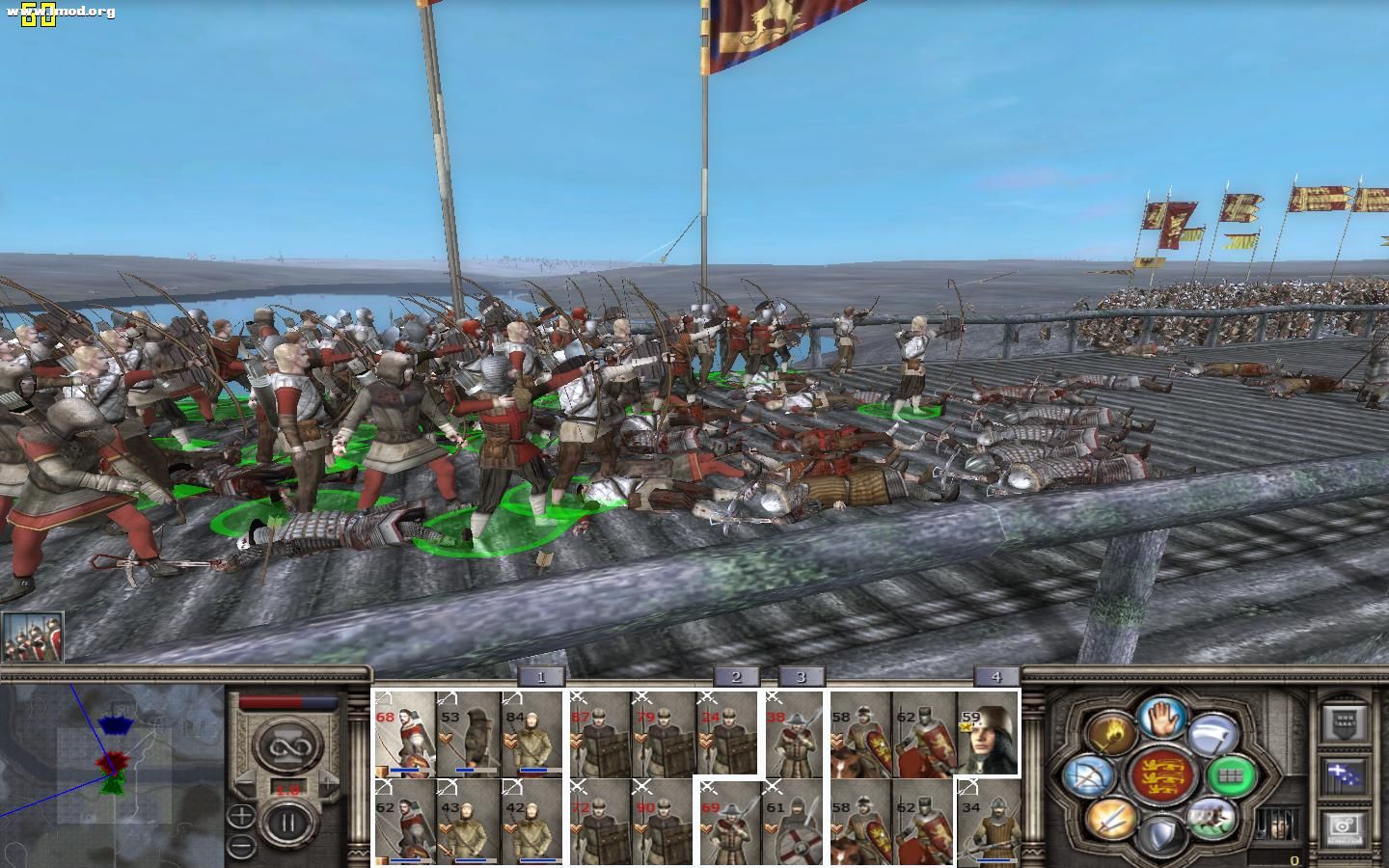Increase game speed with the right arrow
This screenshot has height=868, width=1389.
coord(327,782)
